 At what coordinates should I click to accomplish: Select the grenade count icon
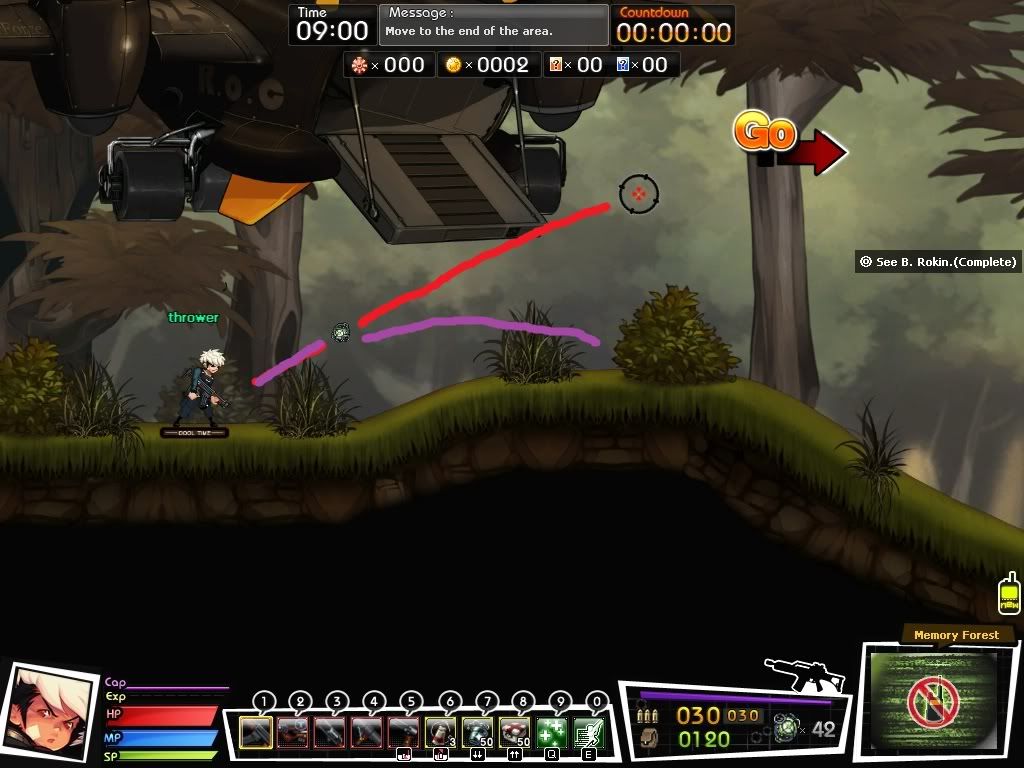(x=787, y=729)
